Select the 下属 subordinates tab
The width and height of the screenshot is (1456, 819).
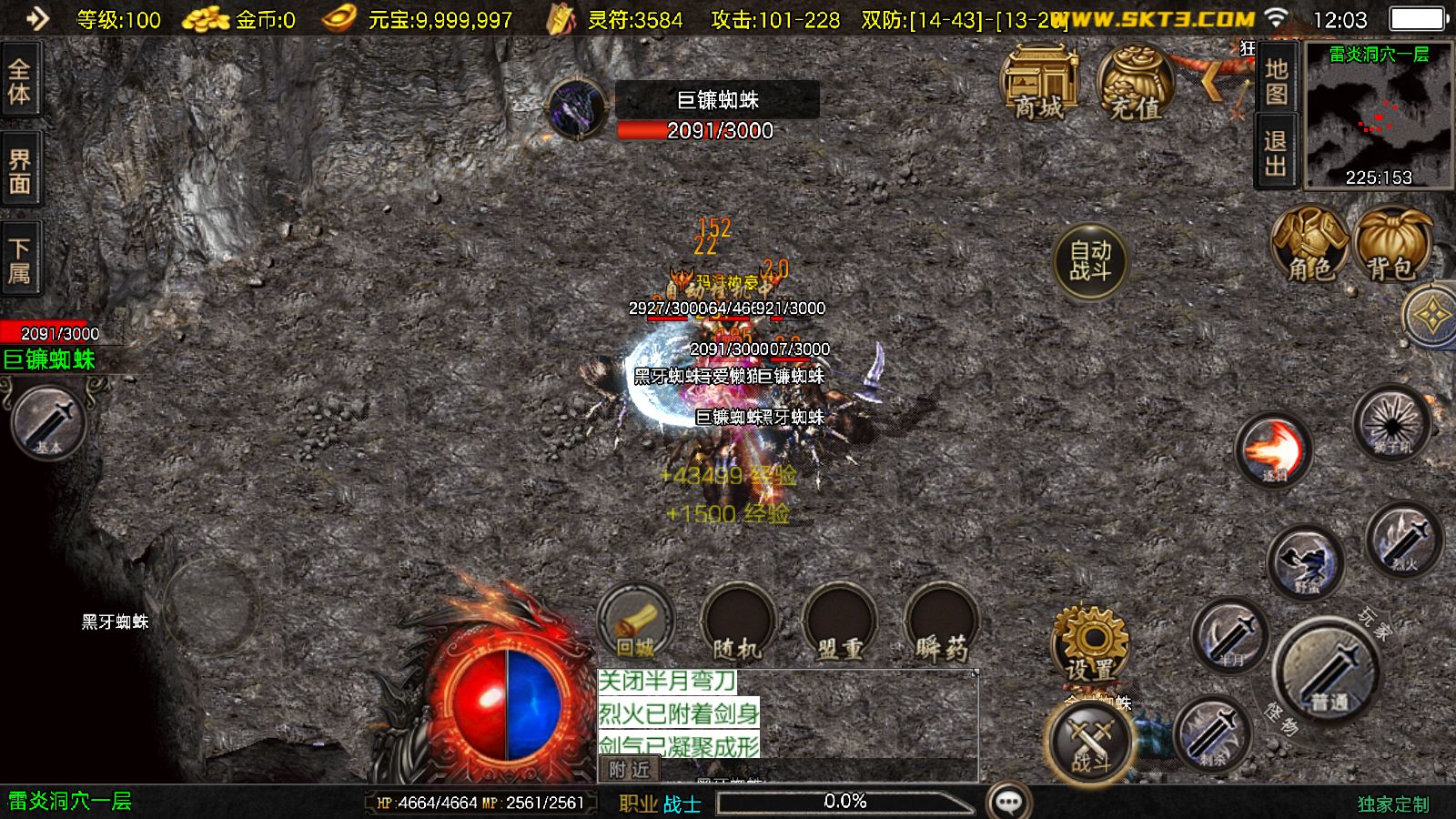[x=19, y=260]
